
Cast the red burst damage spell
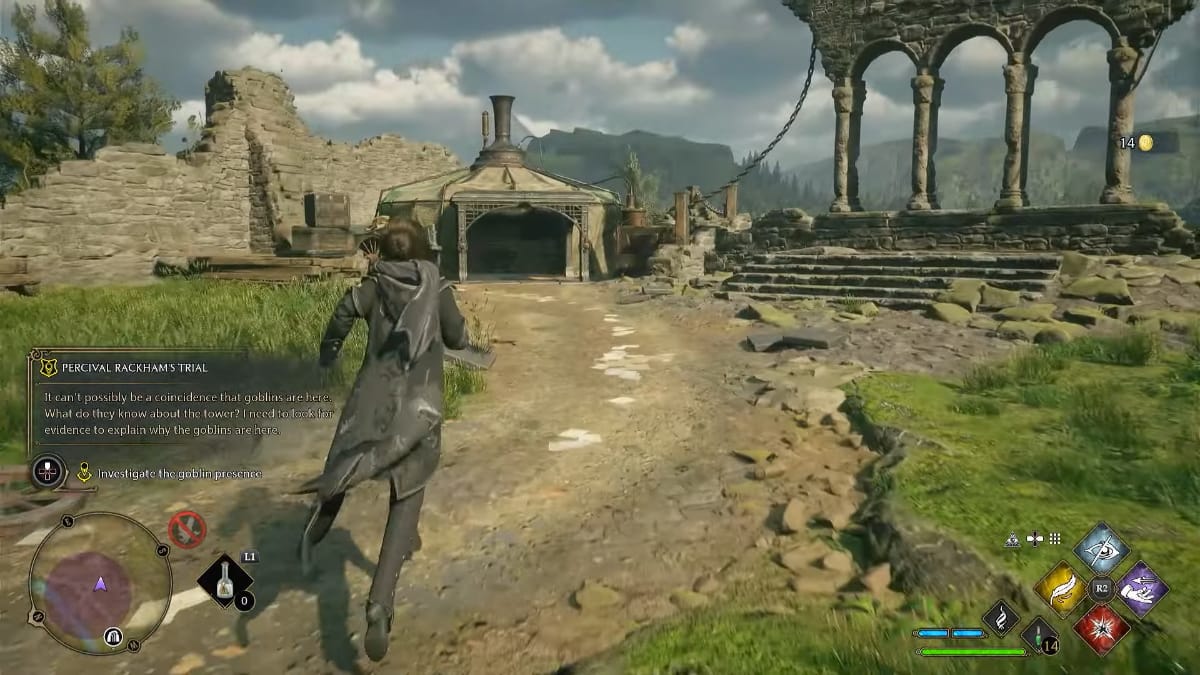(x=1102, y=629)
